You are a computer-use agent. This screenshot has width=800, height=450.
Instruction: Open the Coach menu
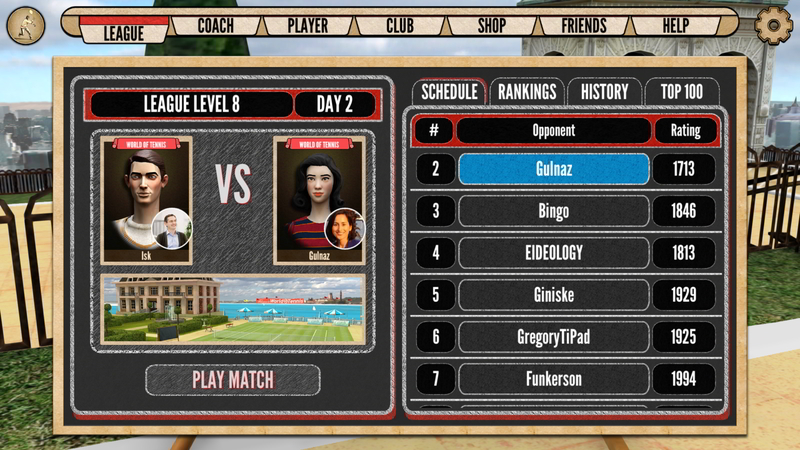pyautogui.click(x=216, y=25)
